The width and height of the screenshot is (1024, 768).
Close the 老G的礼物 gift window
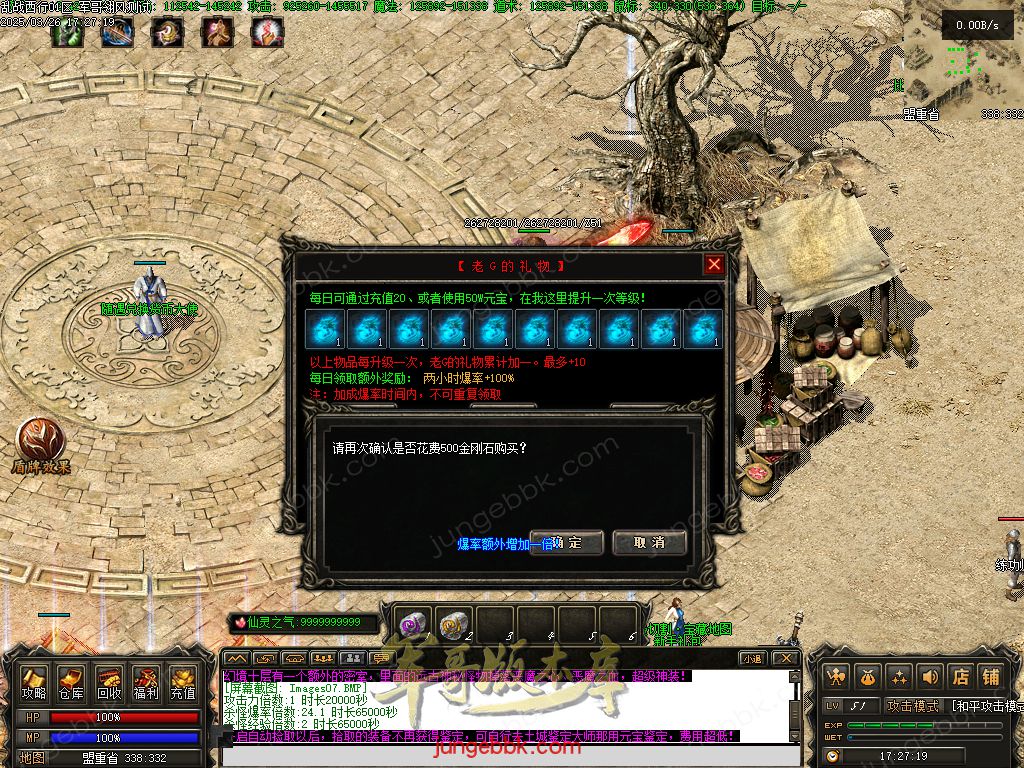click(713, 265)
